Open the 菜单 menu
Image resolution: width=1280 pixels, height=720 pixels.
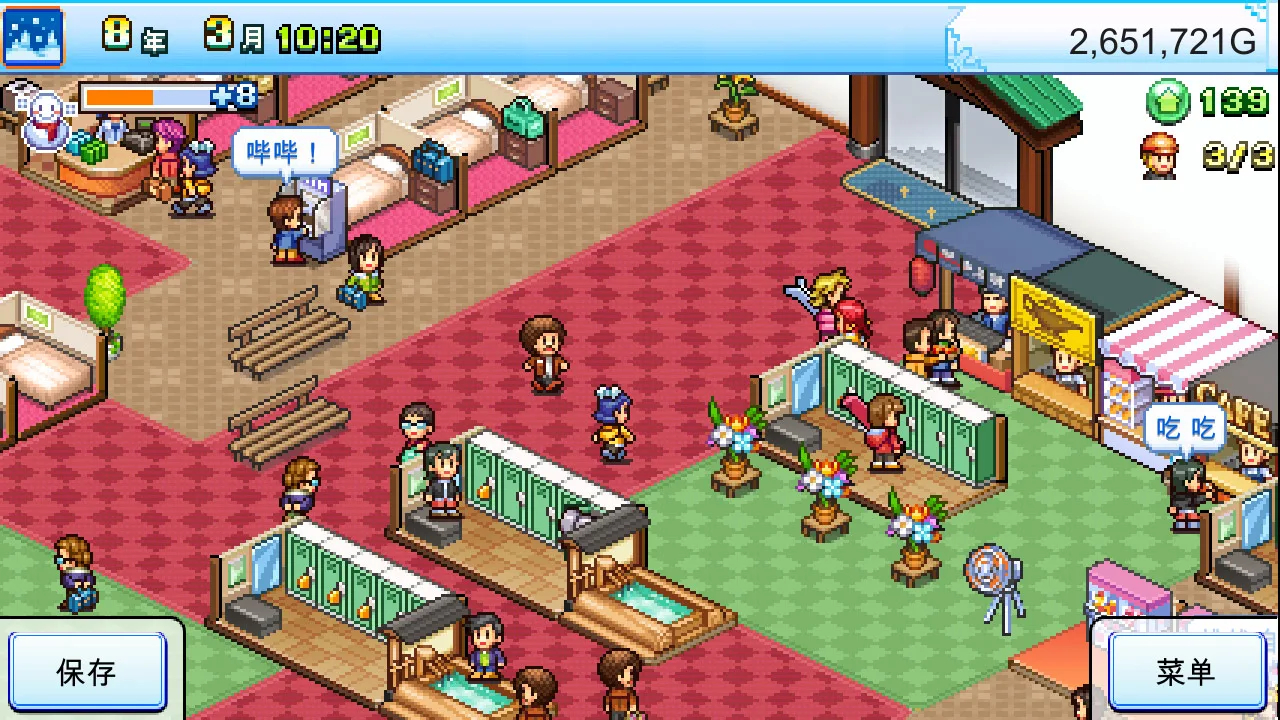pos(1185,672)
